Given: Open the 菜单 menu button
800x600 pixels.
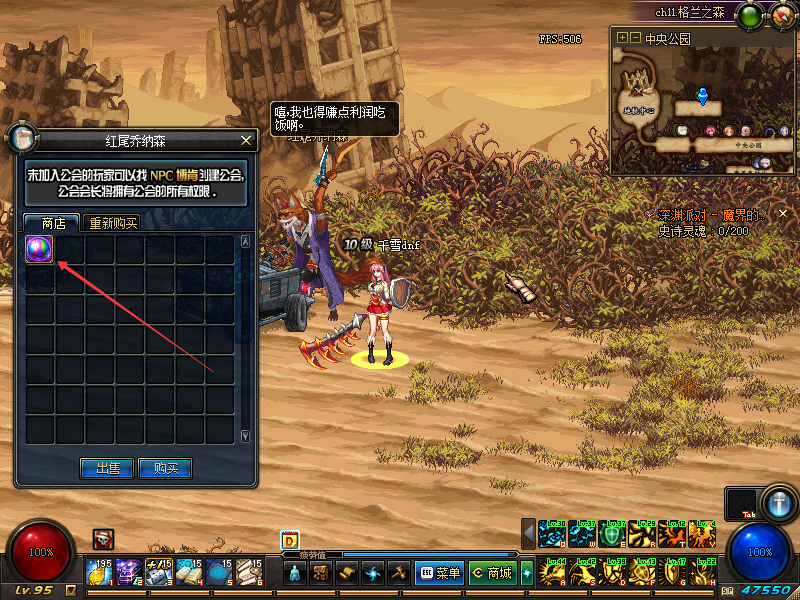Looking at the screenshot, I should click(x=439, y=573).
